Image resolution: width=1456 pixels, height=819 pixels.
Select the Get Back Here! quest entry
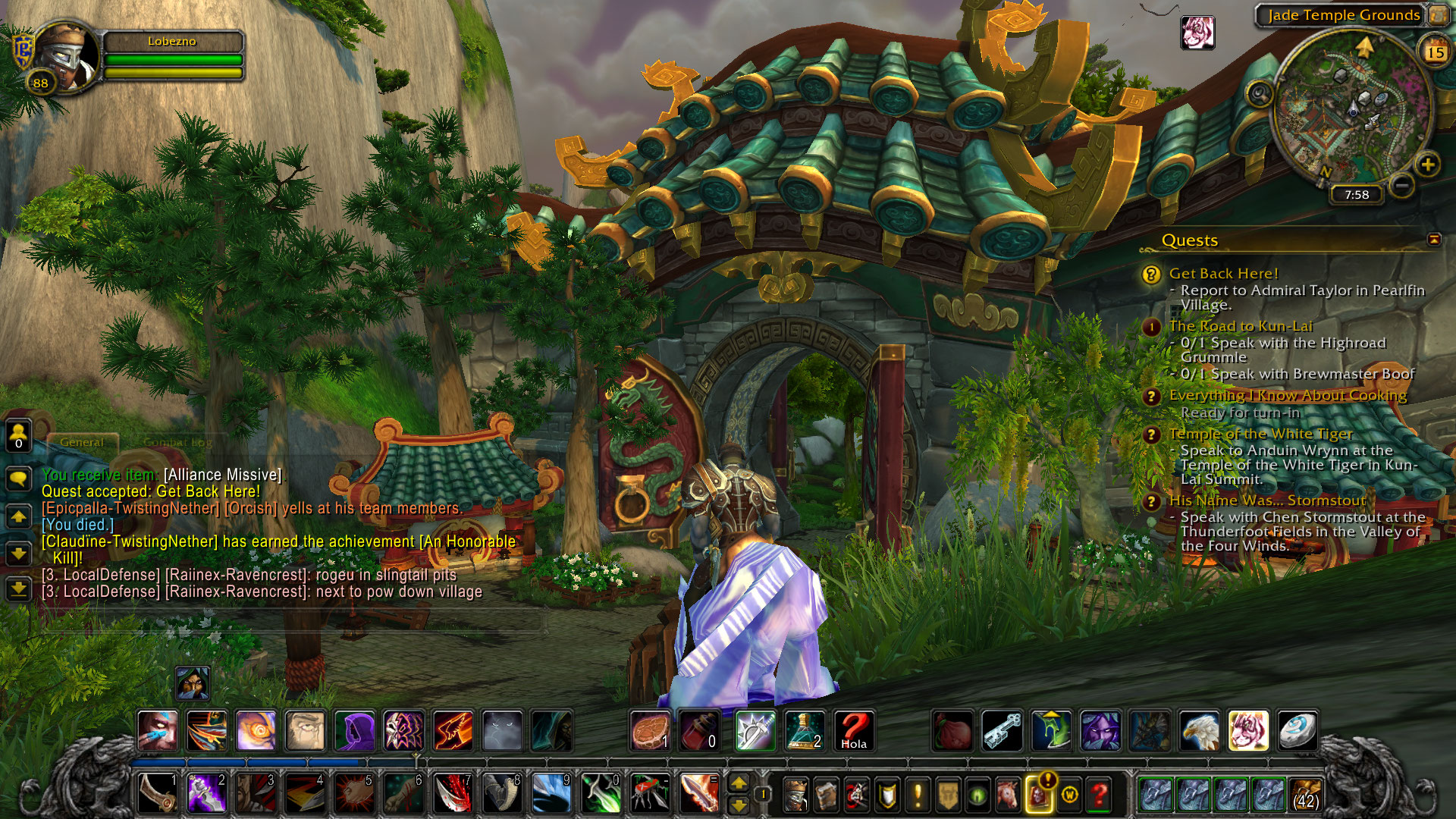coord(1223,274)
